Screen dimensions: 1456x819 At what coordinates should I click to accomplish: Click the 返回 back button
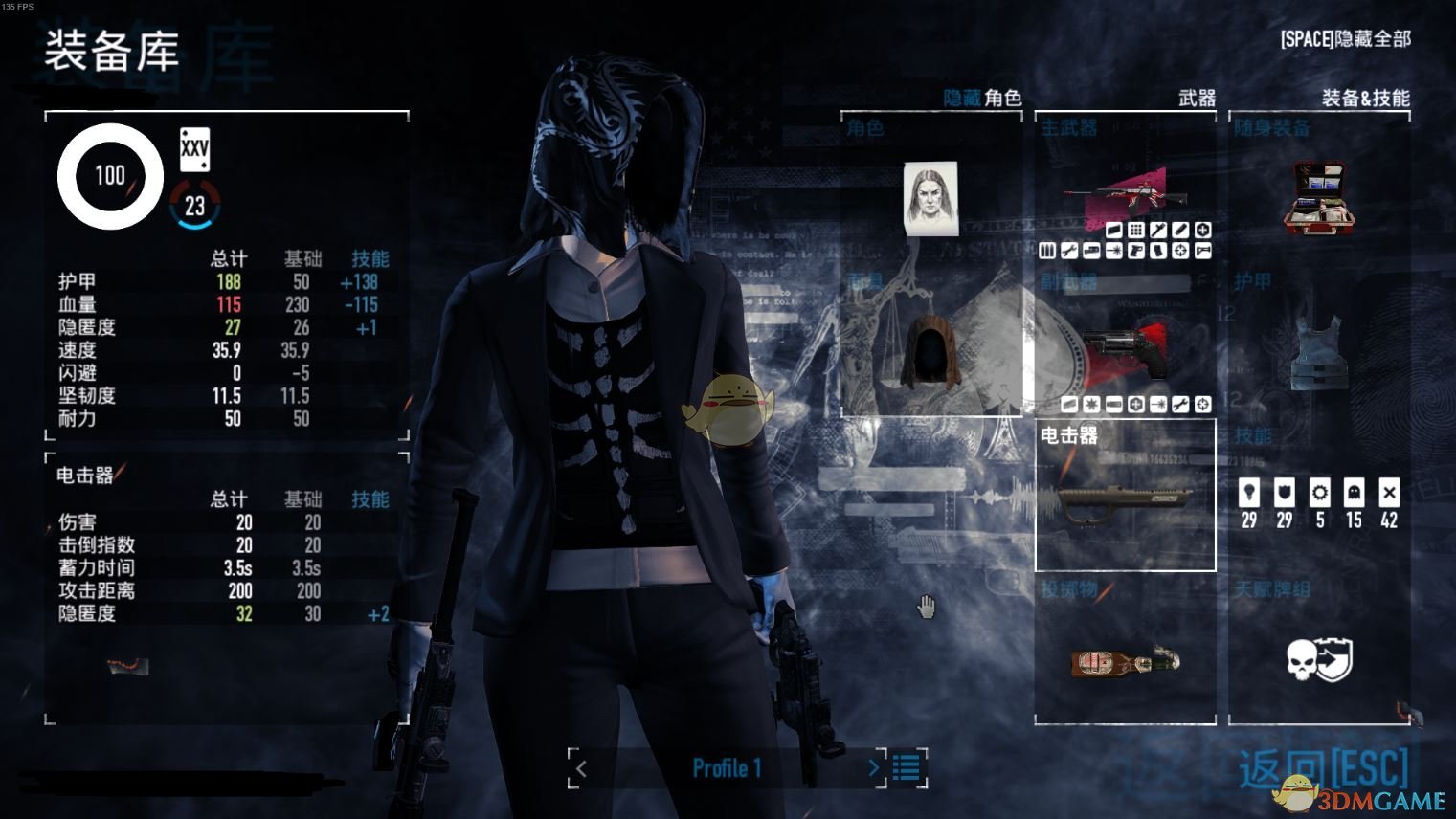point(1323,768)
